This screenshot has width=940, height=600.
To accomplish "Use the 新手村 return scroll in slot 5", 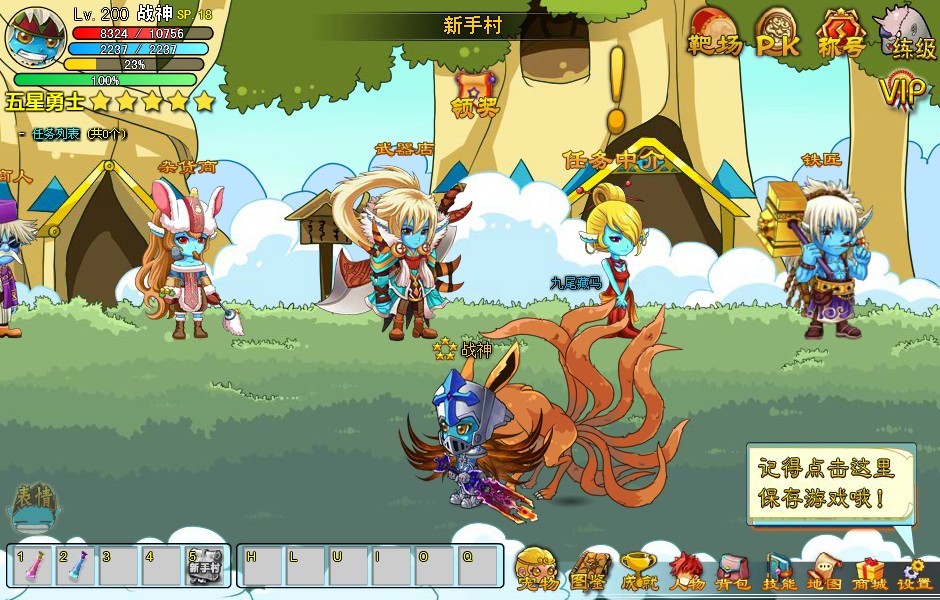I will 204,566.
